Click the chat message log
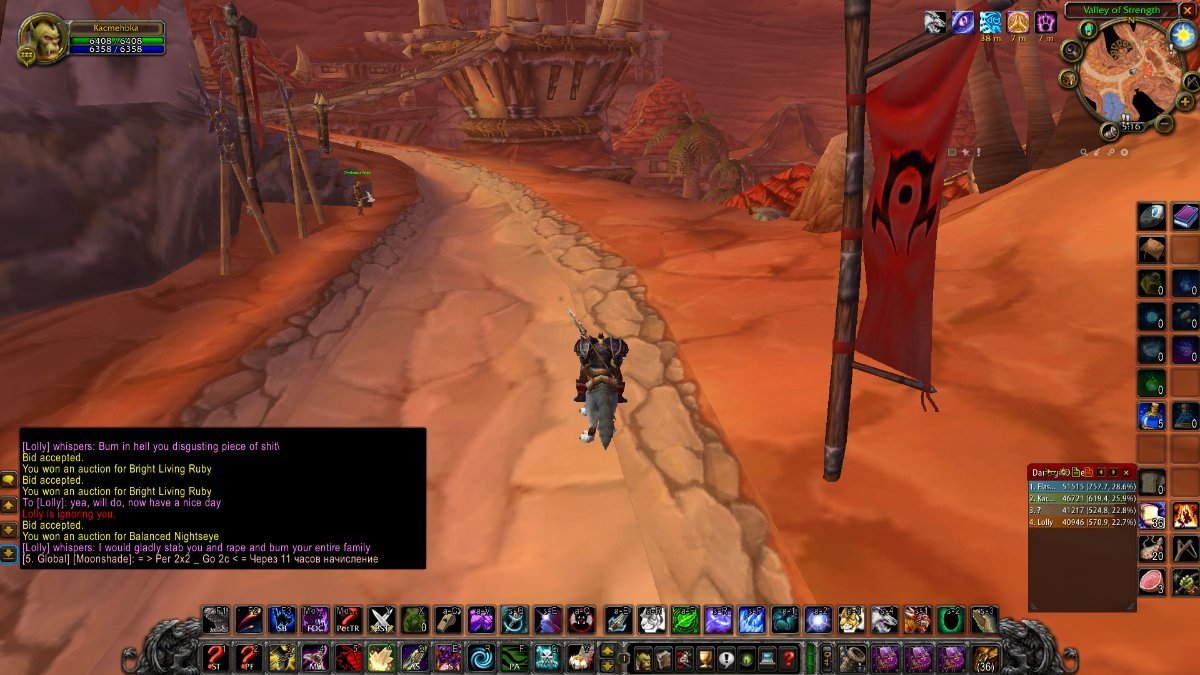 pos(222,498)
